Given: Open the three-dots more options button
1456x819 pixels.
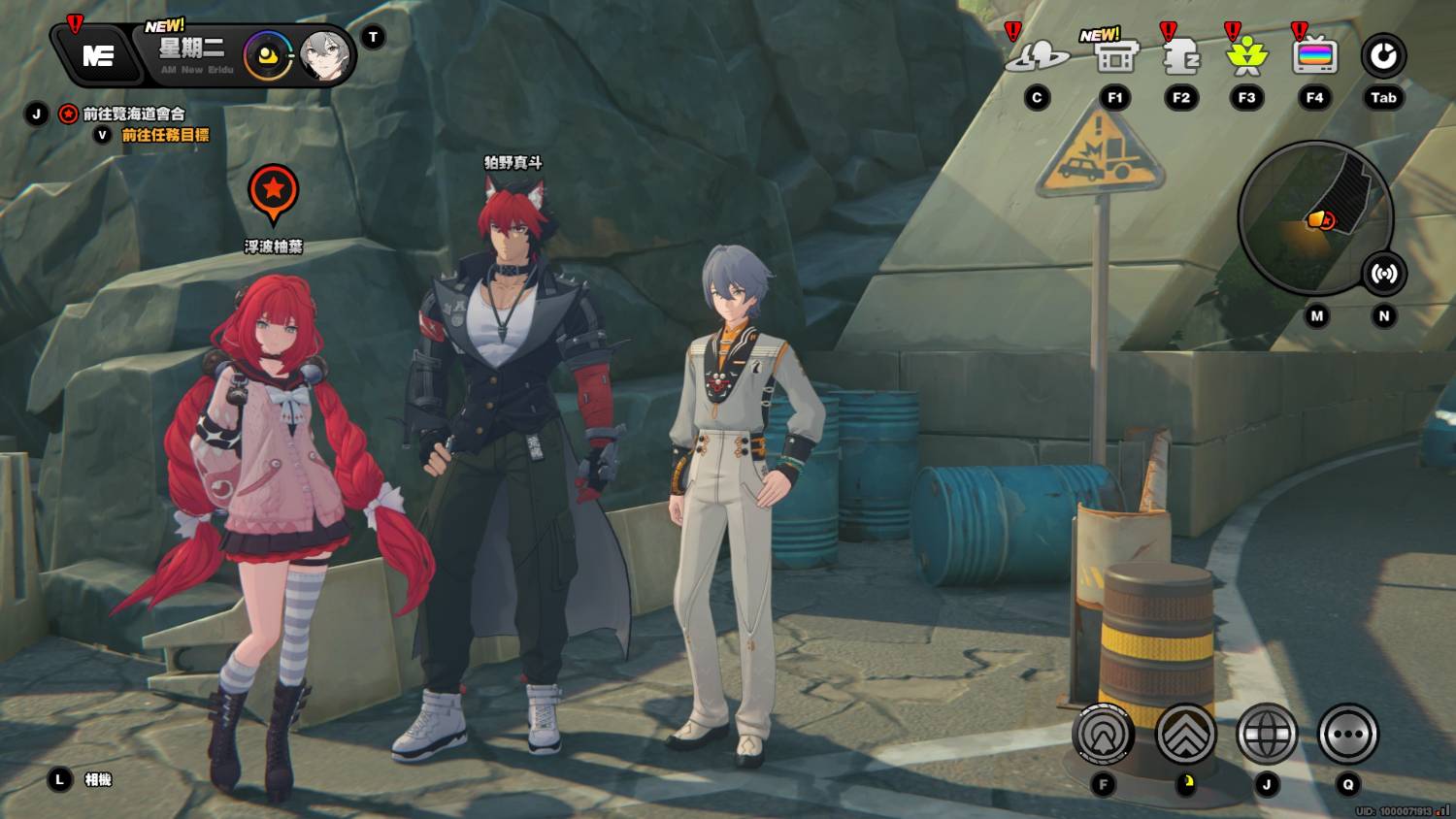Looking at the screenshot, I should pyautogui.click(x=1347, y=734).
